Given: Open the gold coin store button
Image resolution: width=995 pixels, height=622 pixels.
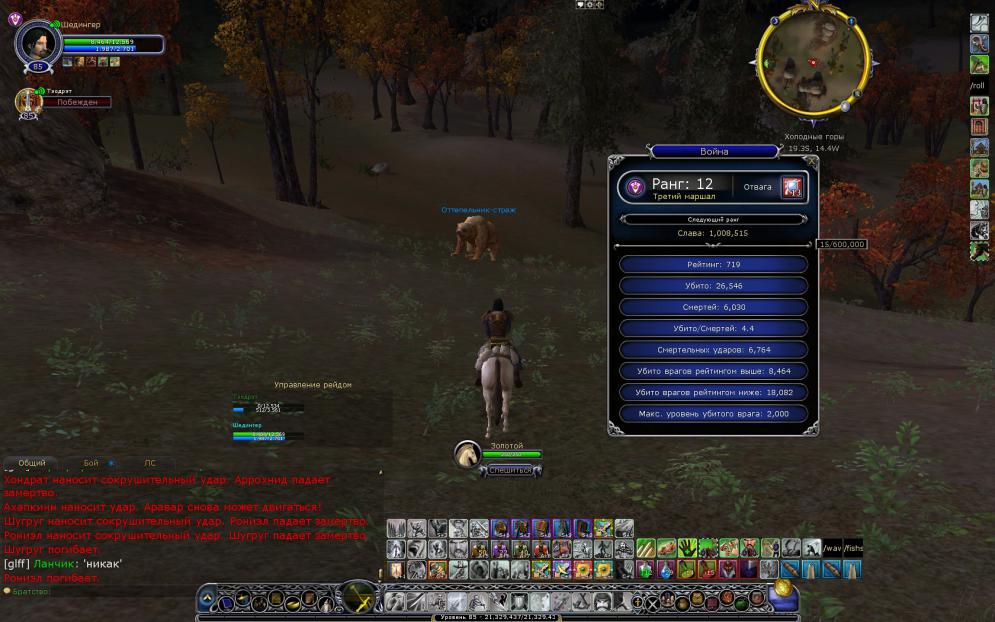Looking at the screenshot, I should (x=783, y=589).
